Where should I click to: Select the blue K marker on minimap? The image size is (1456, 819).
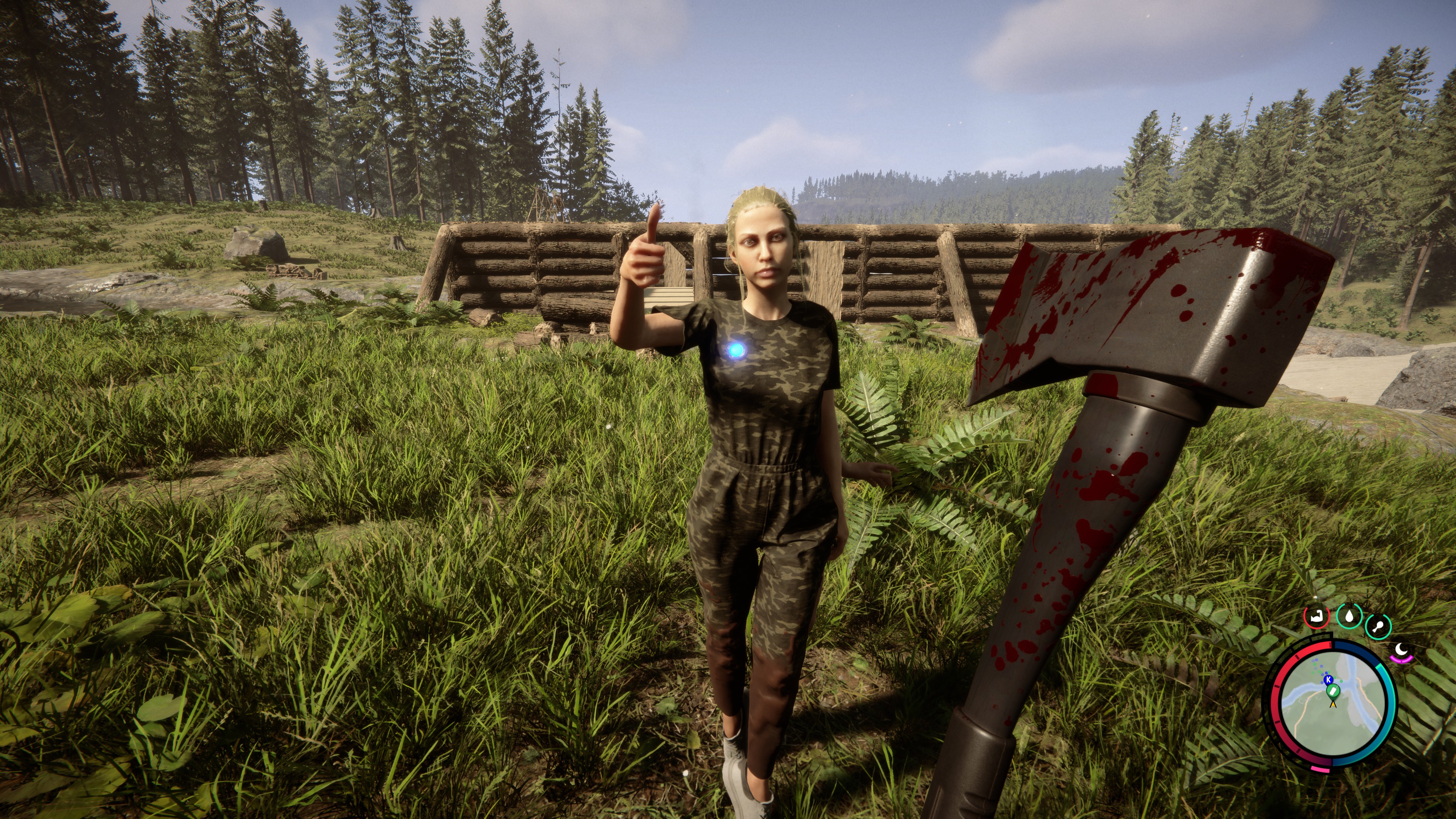(1329, 679)
